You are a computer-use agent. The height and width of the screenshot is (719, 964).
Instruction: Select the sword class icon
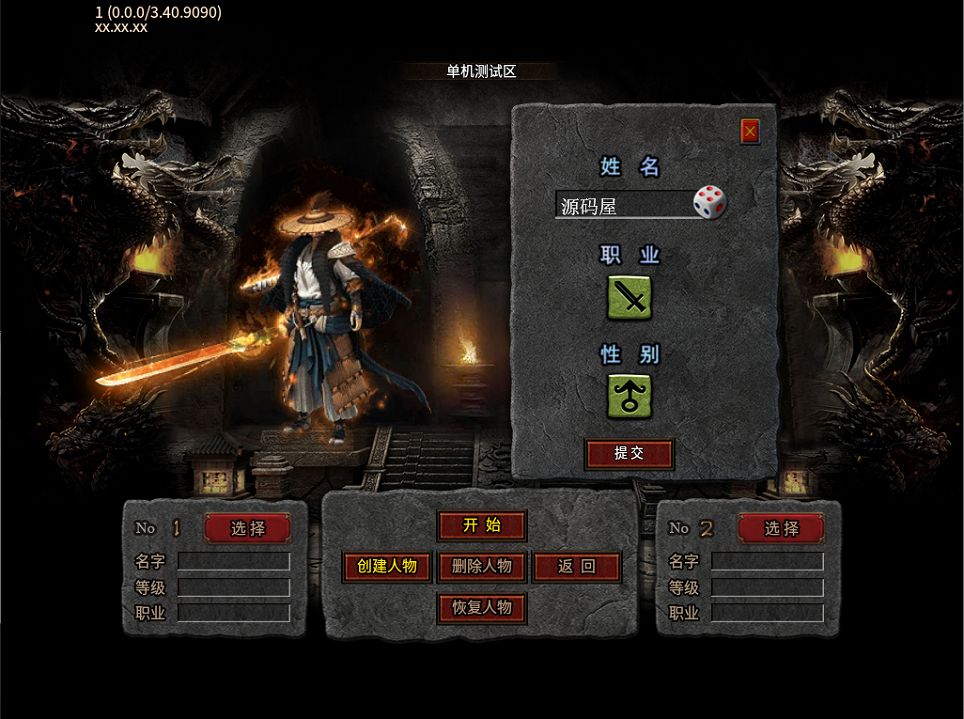click(x=630, y=297)
